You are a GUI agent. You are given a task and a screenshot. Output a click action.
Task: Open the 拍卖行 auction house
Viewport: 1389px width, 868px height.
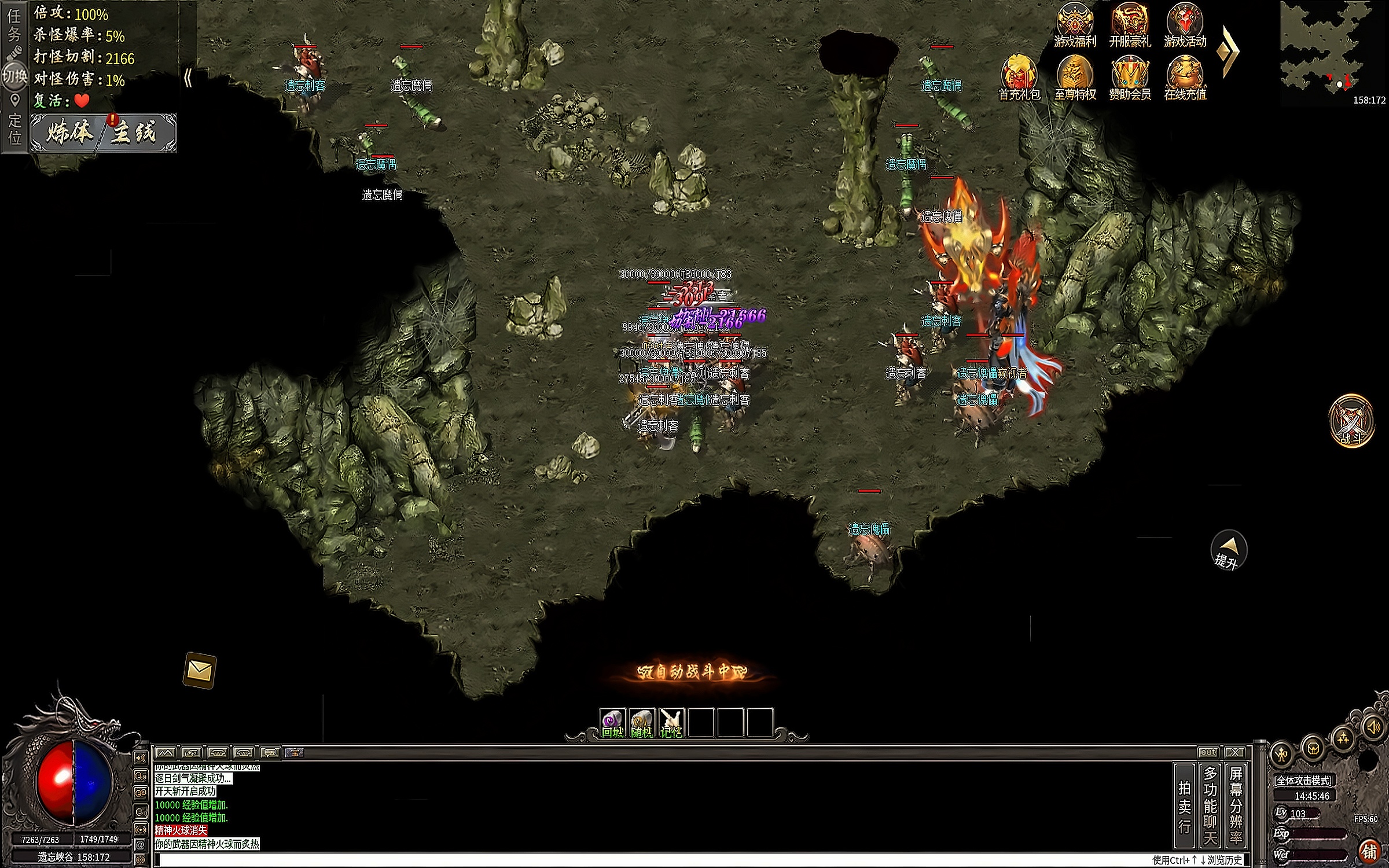pyautogui.click(x=1184, y=806)
